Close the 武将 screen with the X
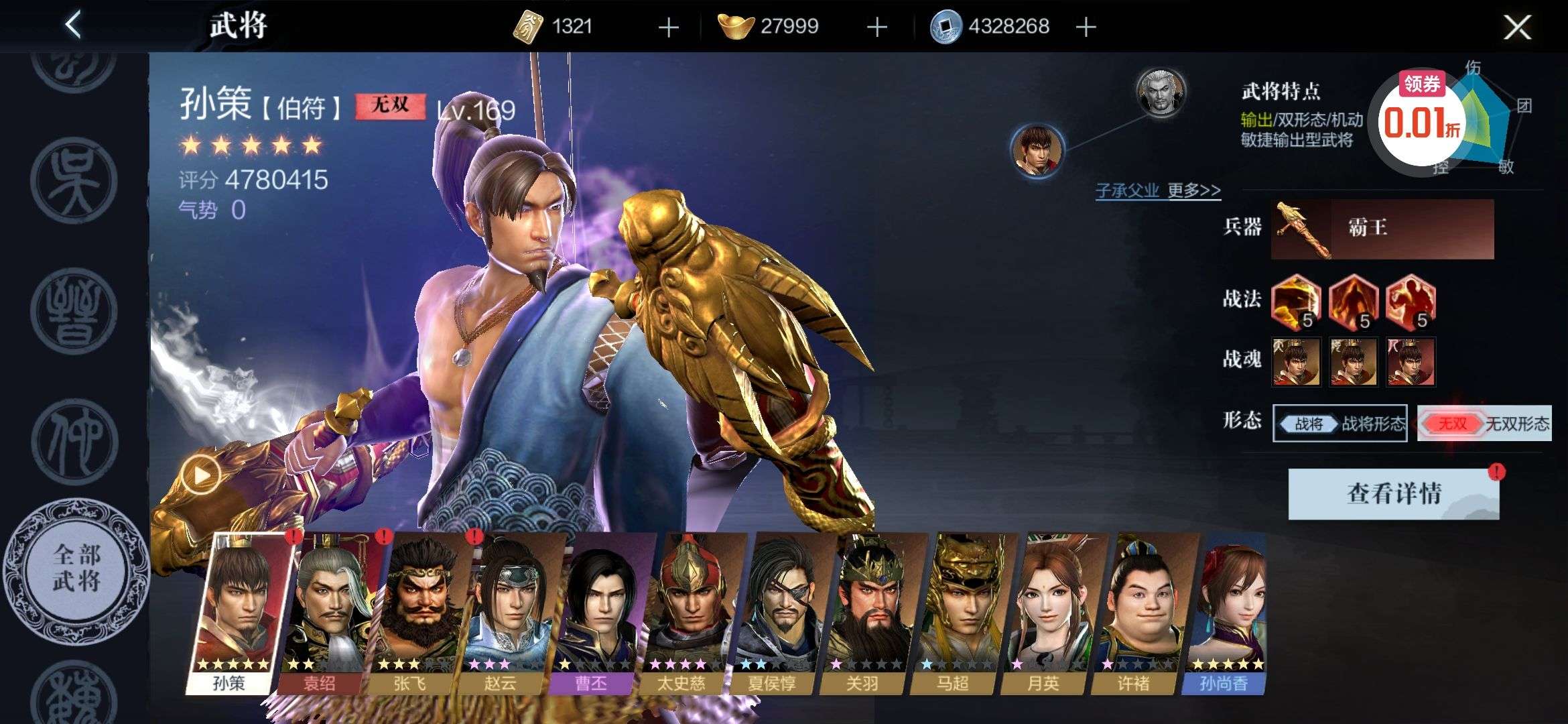Screen dimensions: 1568x724 pyautogui.click(x=1517, y=27)
